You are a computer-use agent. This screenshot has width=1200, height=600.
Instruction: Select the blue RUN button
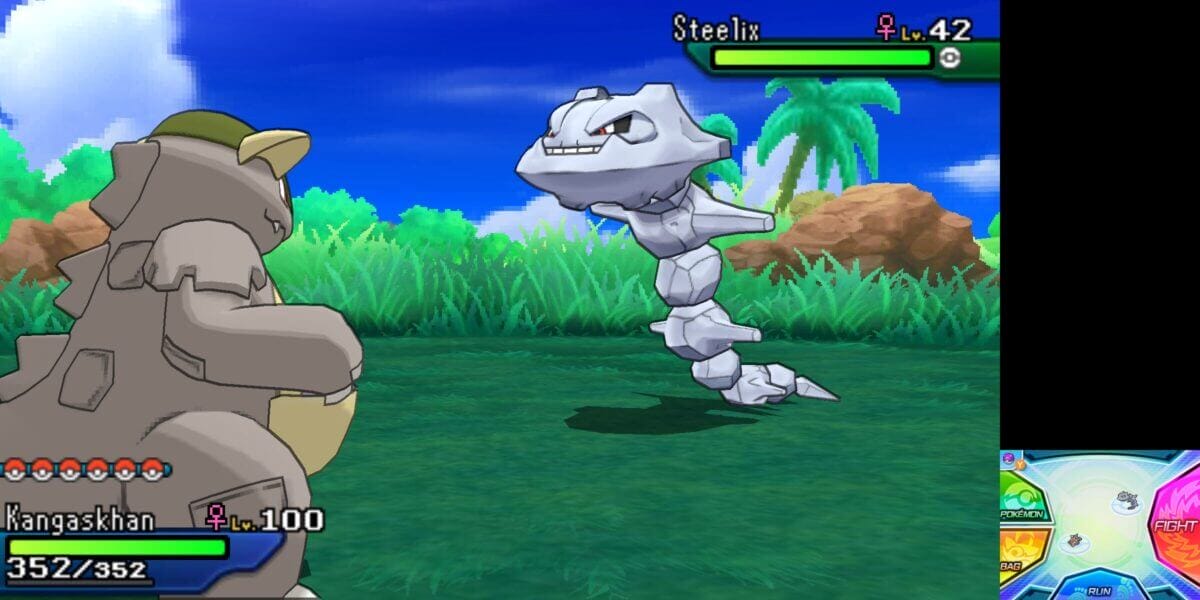[x=1097, y=587]
